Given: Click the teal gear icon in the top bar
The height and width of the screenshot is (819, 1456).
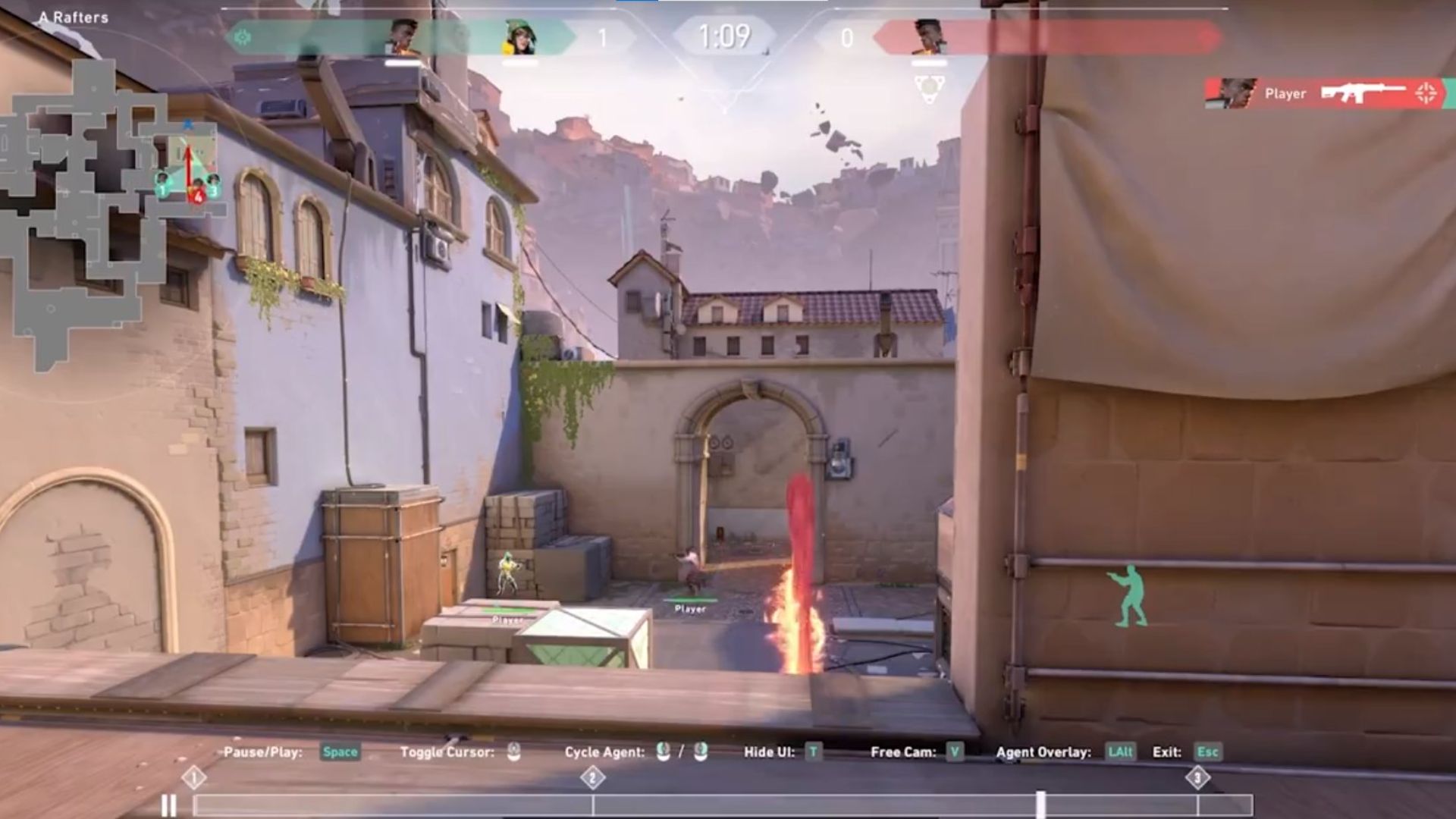Looking at the screenshot, I should point(243,36).
